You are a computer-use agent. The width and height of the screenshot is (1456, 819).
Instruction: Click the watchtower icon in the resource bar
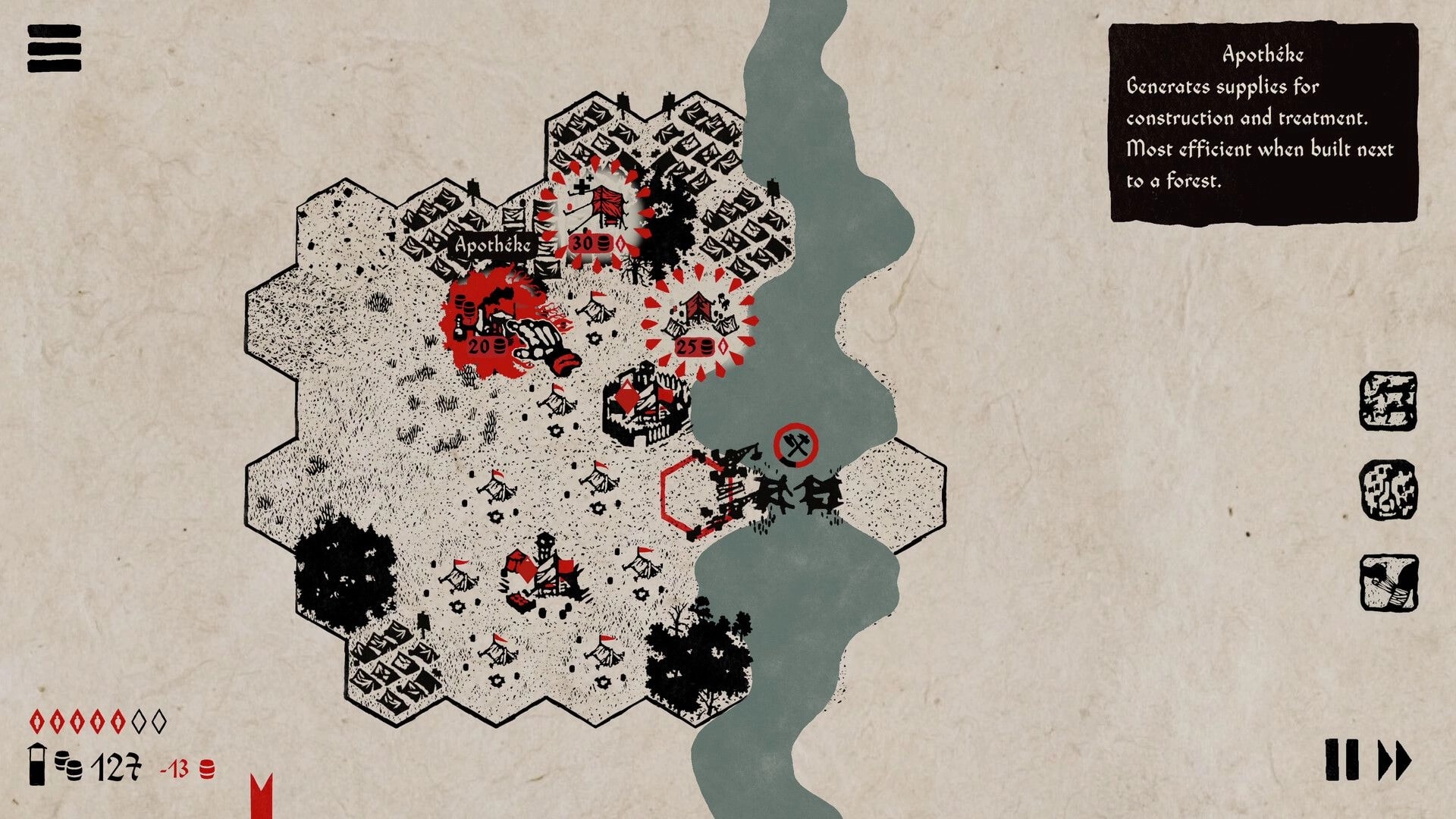[36, 765]
